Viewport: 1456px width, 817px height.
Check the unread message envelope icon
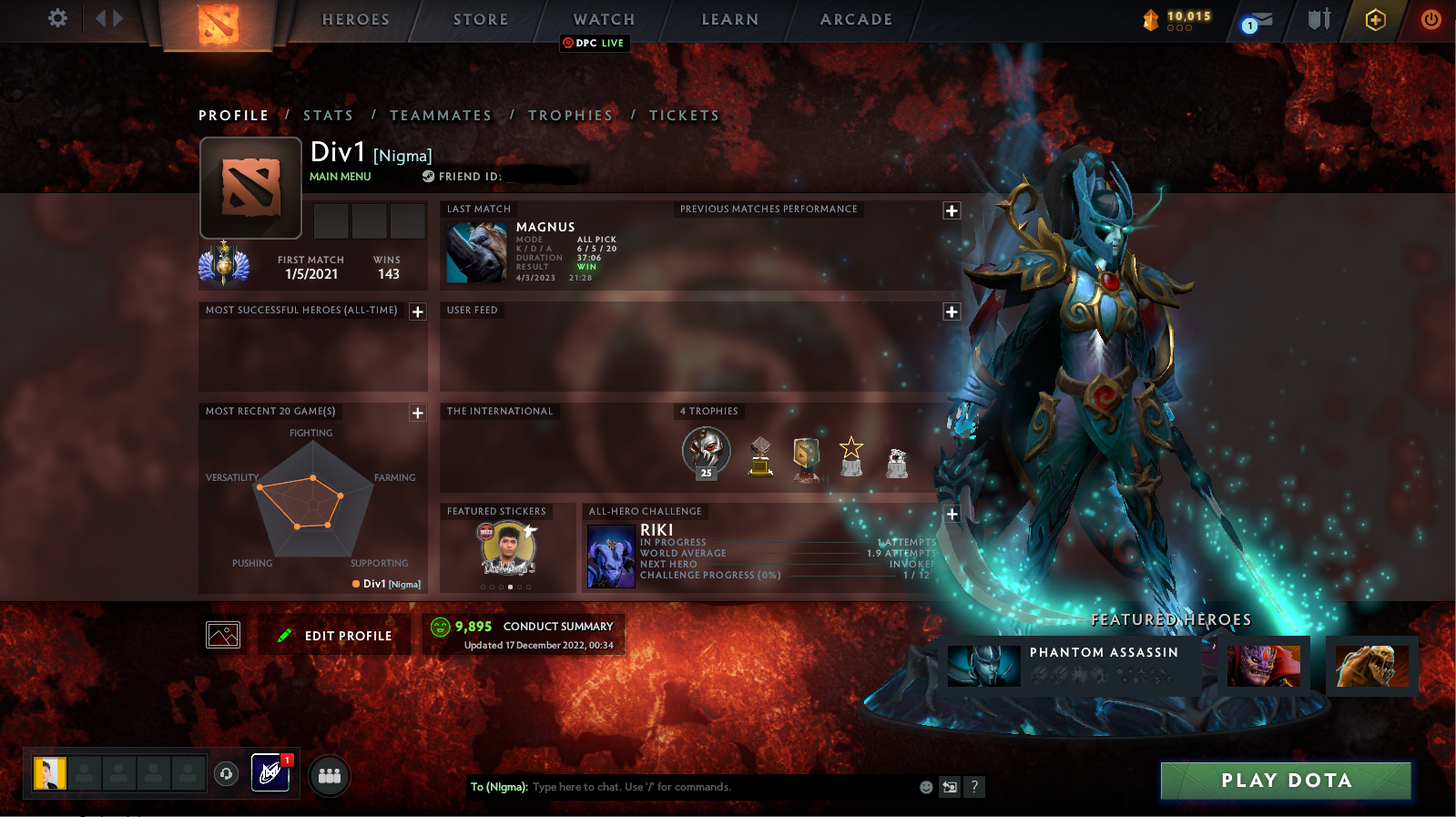[1257, 19]
